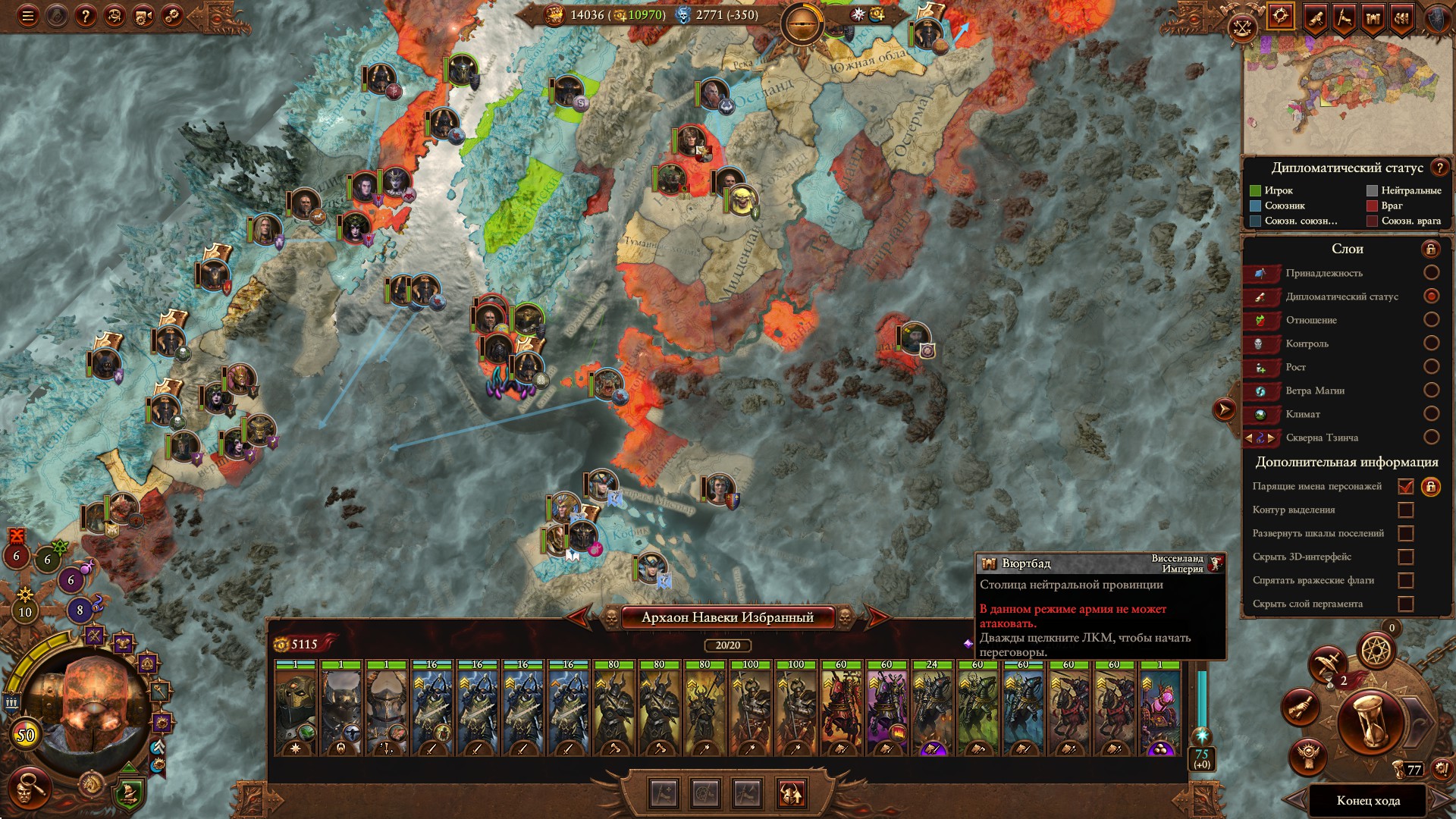The image size is (1456, 819).
Task: Open the help question mark button
Action: 86,16
